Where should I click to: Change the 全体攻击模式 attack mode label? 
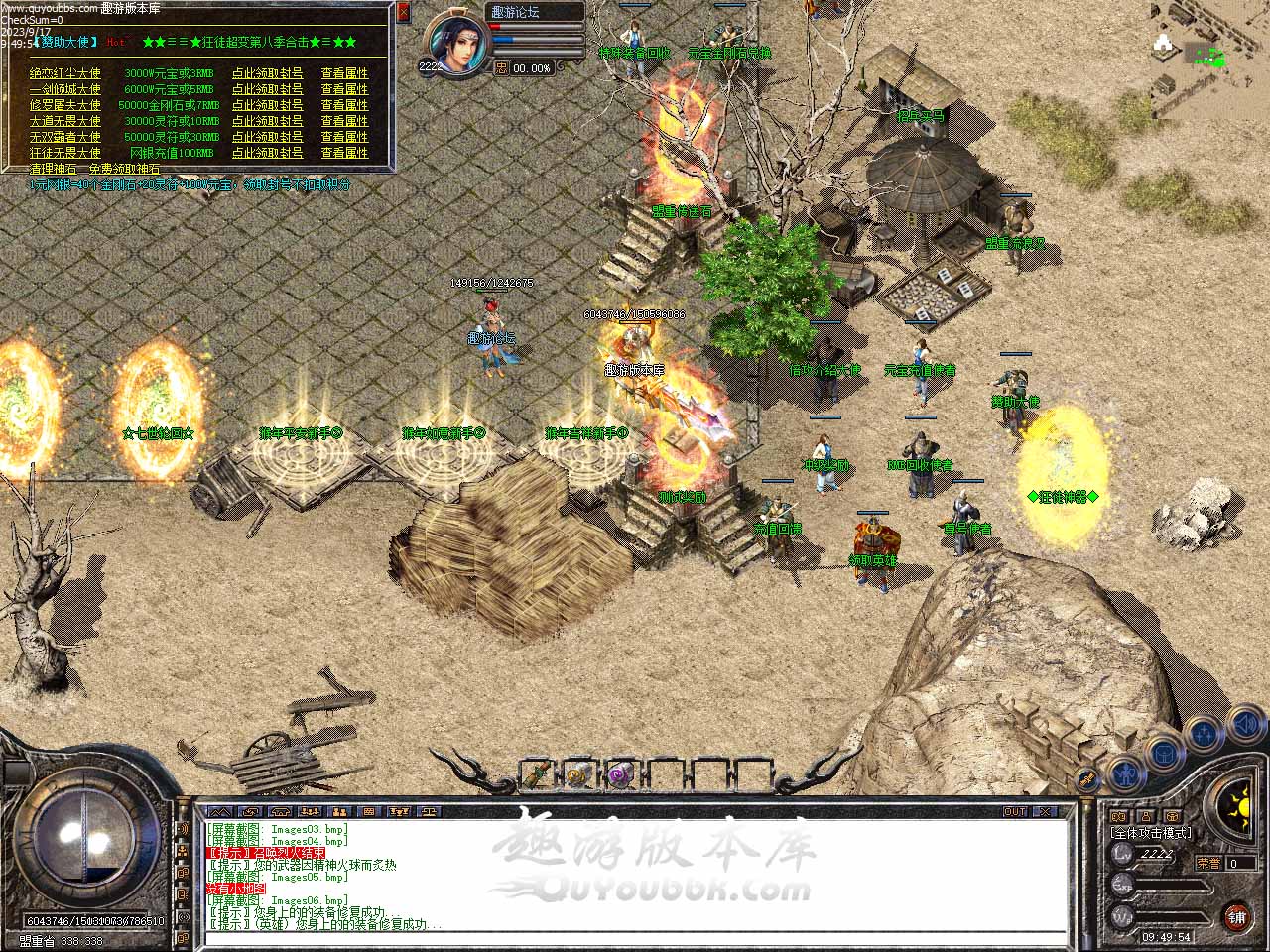[1151, 833]
